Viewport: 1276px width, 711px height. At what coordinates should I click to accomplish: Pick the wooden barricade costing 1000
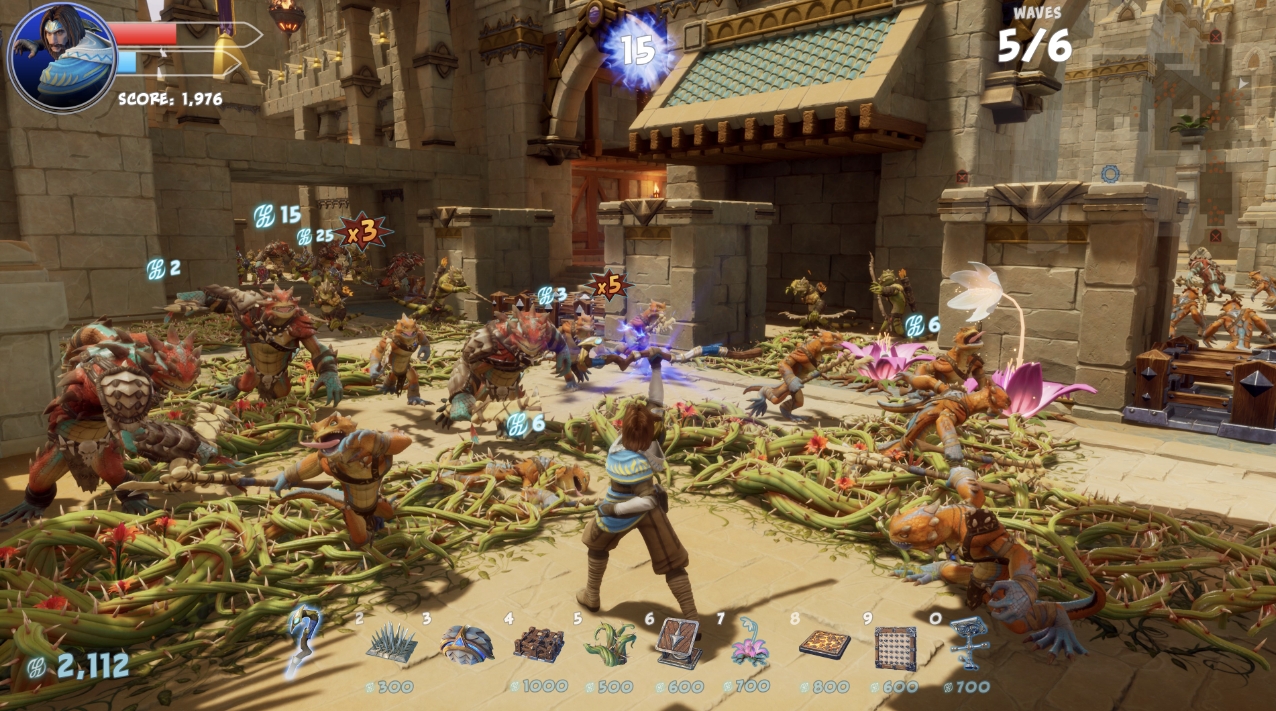(x=539, y=645)
